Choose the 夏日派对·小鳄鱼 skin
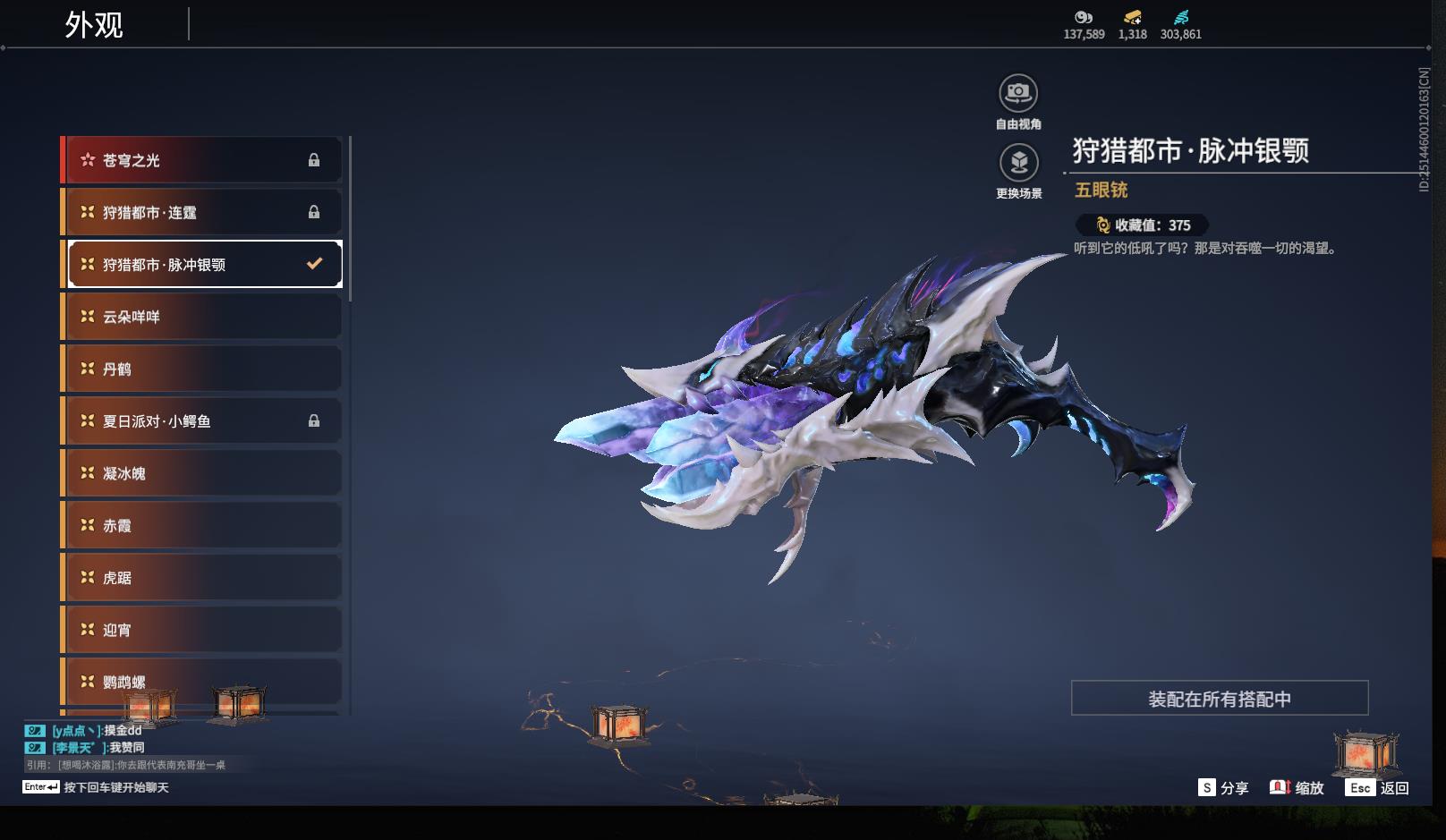Image resolution: width=1446 pixels, height=840 pixels. point(203,420)
